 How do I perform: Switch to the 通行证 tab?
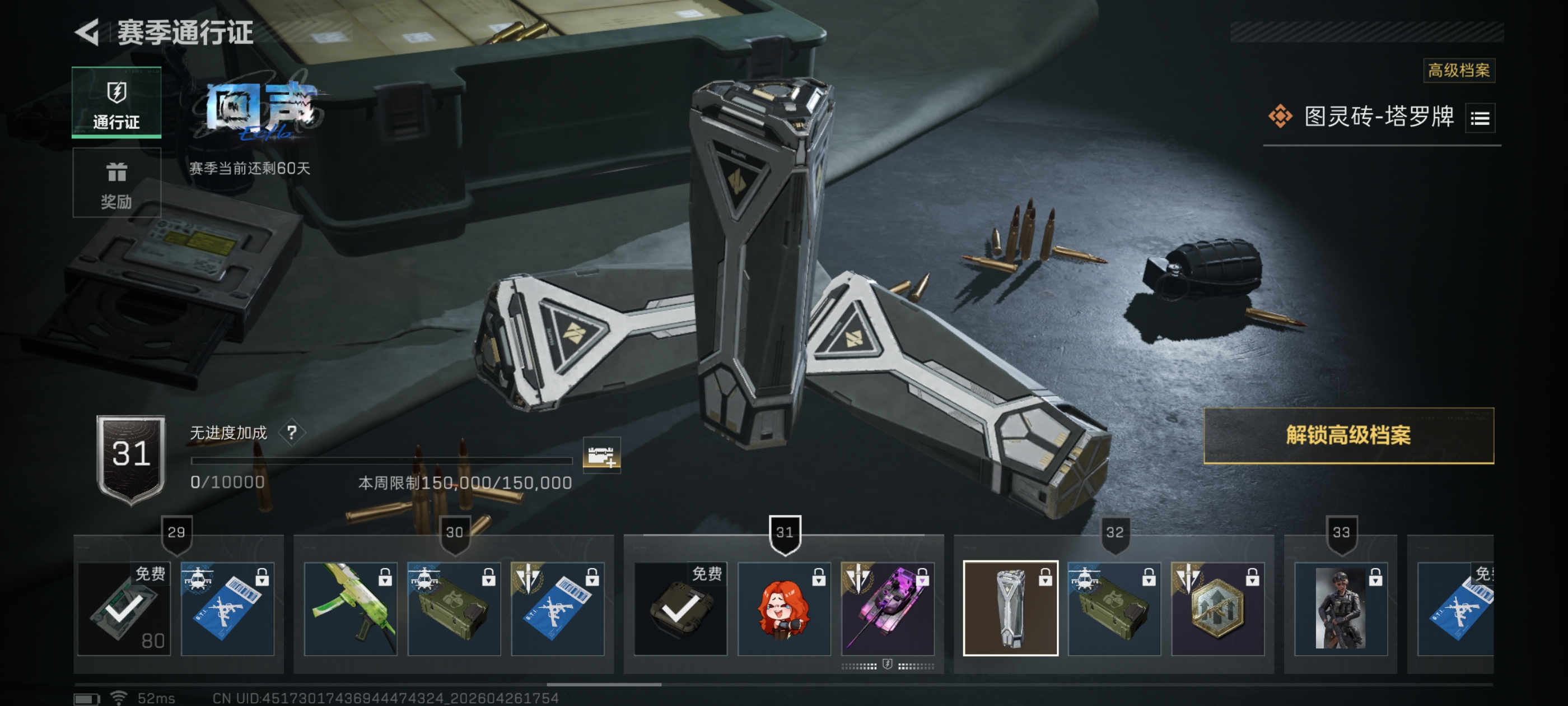[x=116, y=103]
